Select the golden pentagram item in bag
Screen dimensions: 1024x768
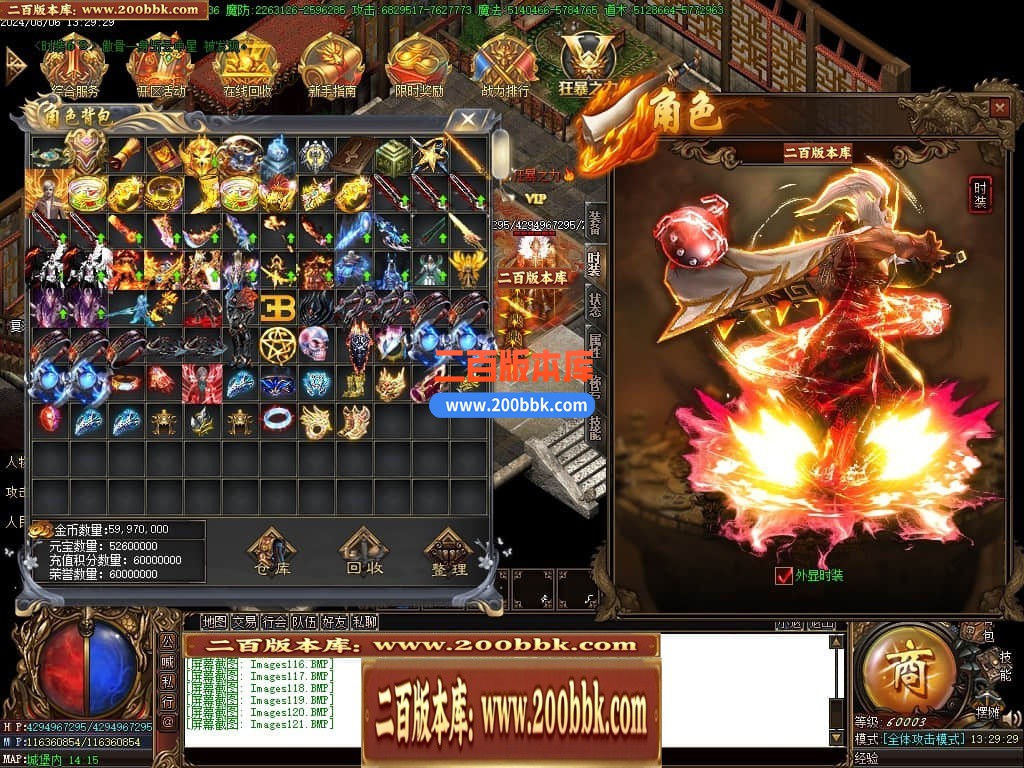coord(275,344)
